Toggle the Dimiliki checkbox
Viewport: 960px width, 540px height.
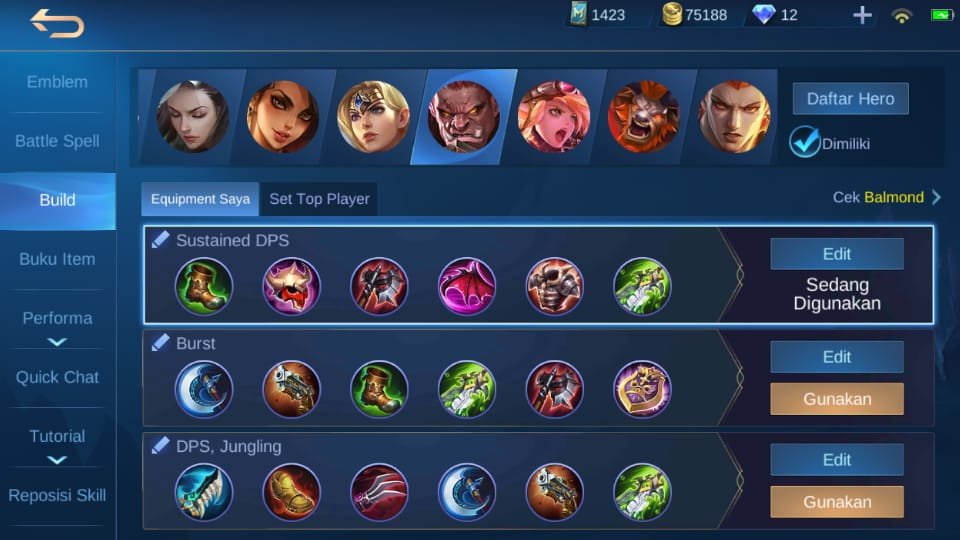[805, 142]
